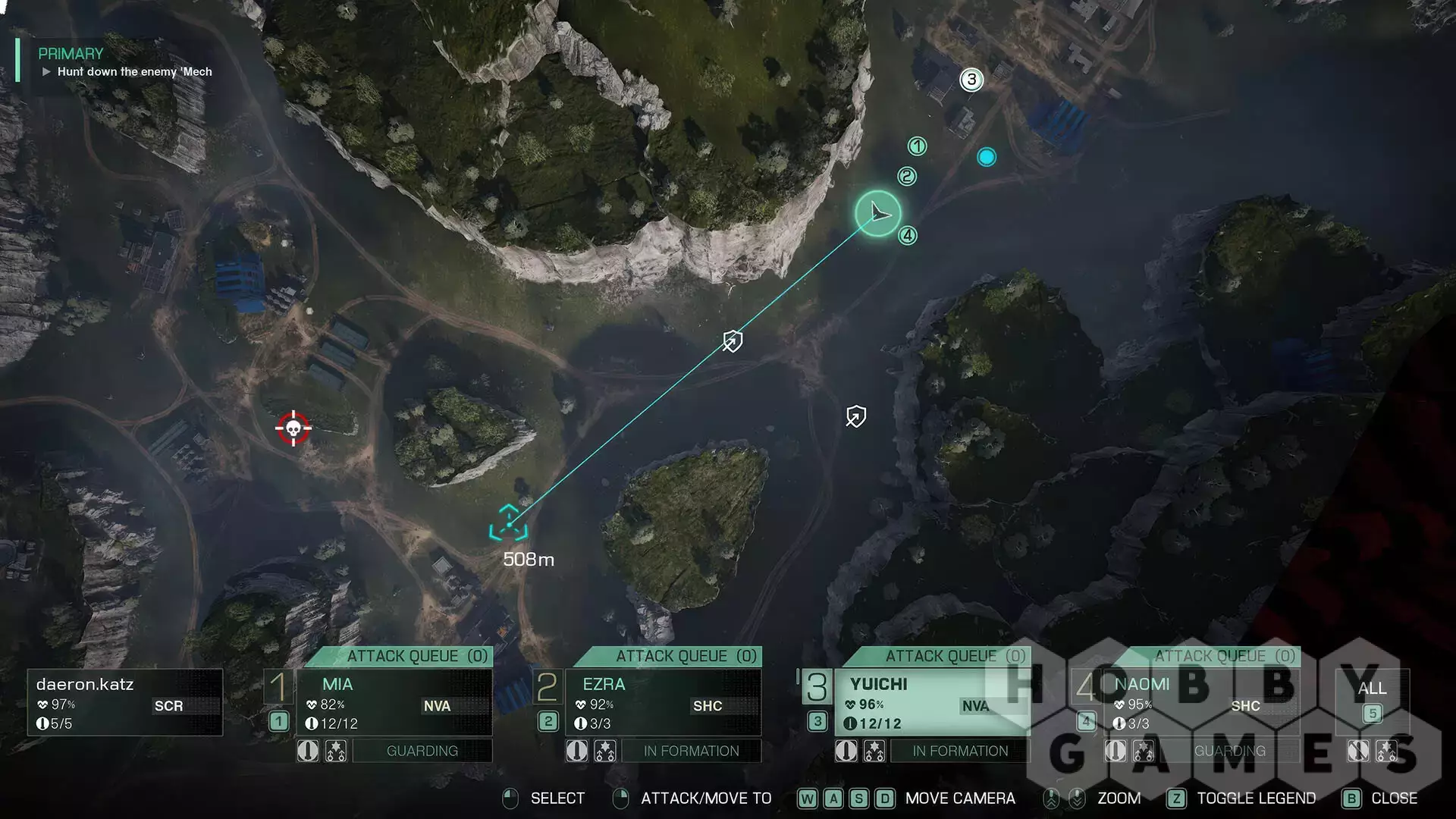
Task: Select the daeron.katz player card
Action: click(x=125, y=702)
